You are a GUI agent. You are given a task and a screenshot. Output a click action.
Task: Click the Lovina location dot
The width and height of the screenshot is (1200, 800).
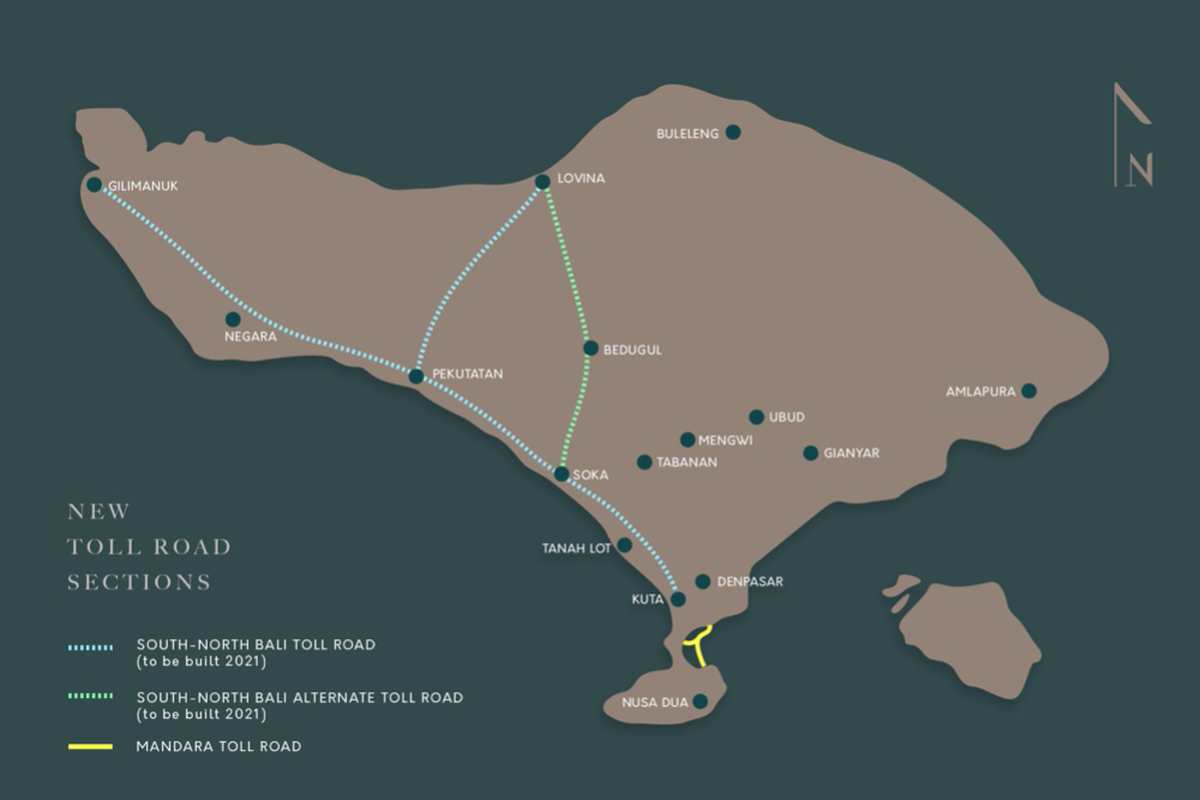542,182
